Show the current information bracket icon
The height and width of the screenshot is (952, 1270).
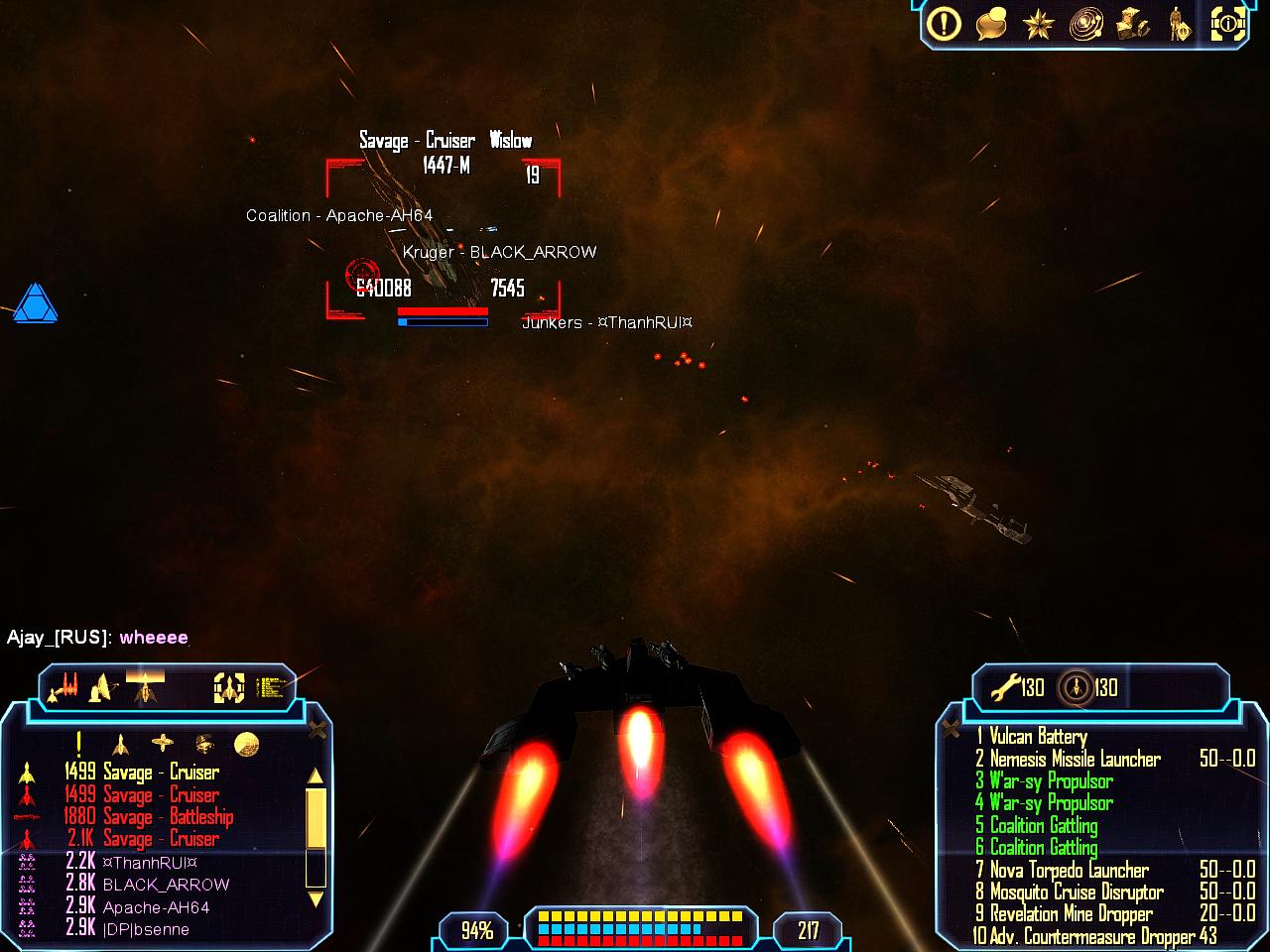[x=1227, y=24]
